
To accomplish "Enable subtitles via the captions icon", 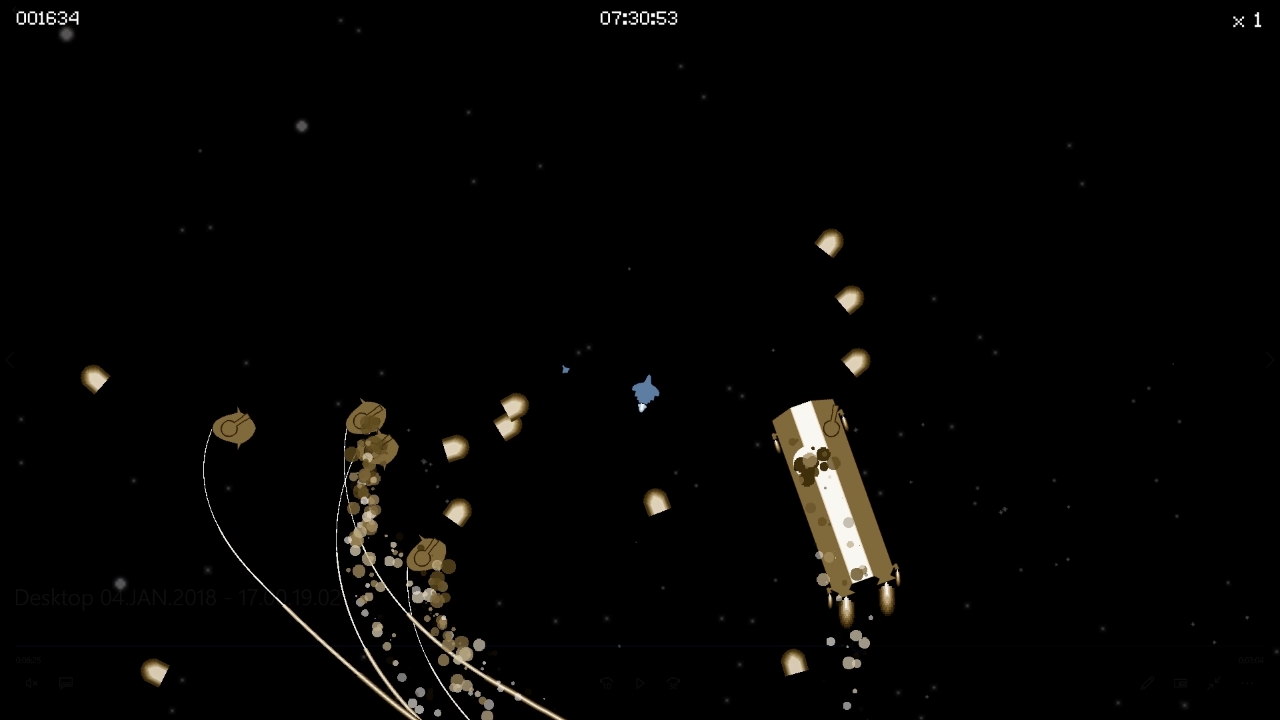I will 65,682.
